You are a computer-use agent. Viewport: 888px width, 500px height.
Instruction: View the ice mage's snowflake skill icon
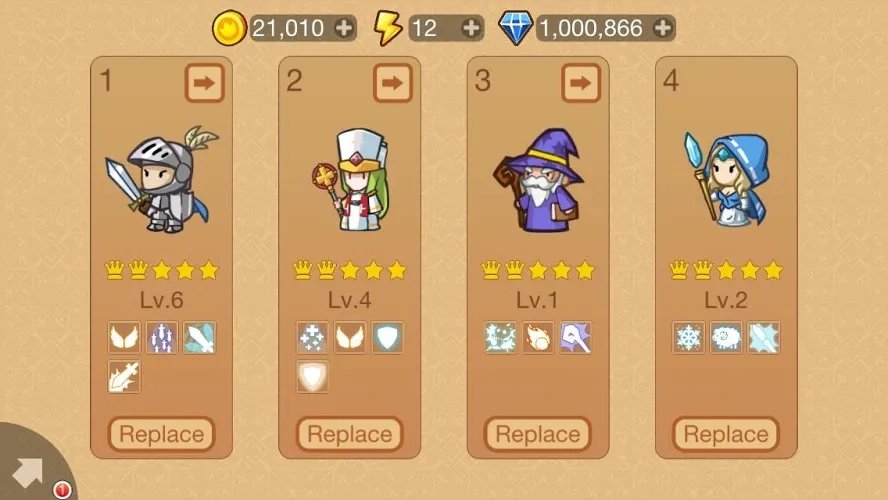pyautogui.click(x=689, y=337)
